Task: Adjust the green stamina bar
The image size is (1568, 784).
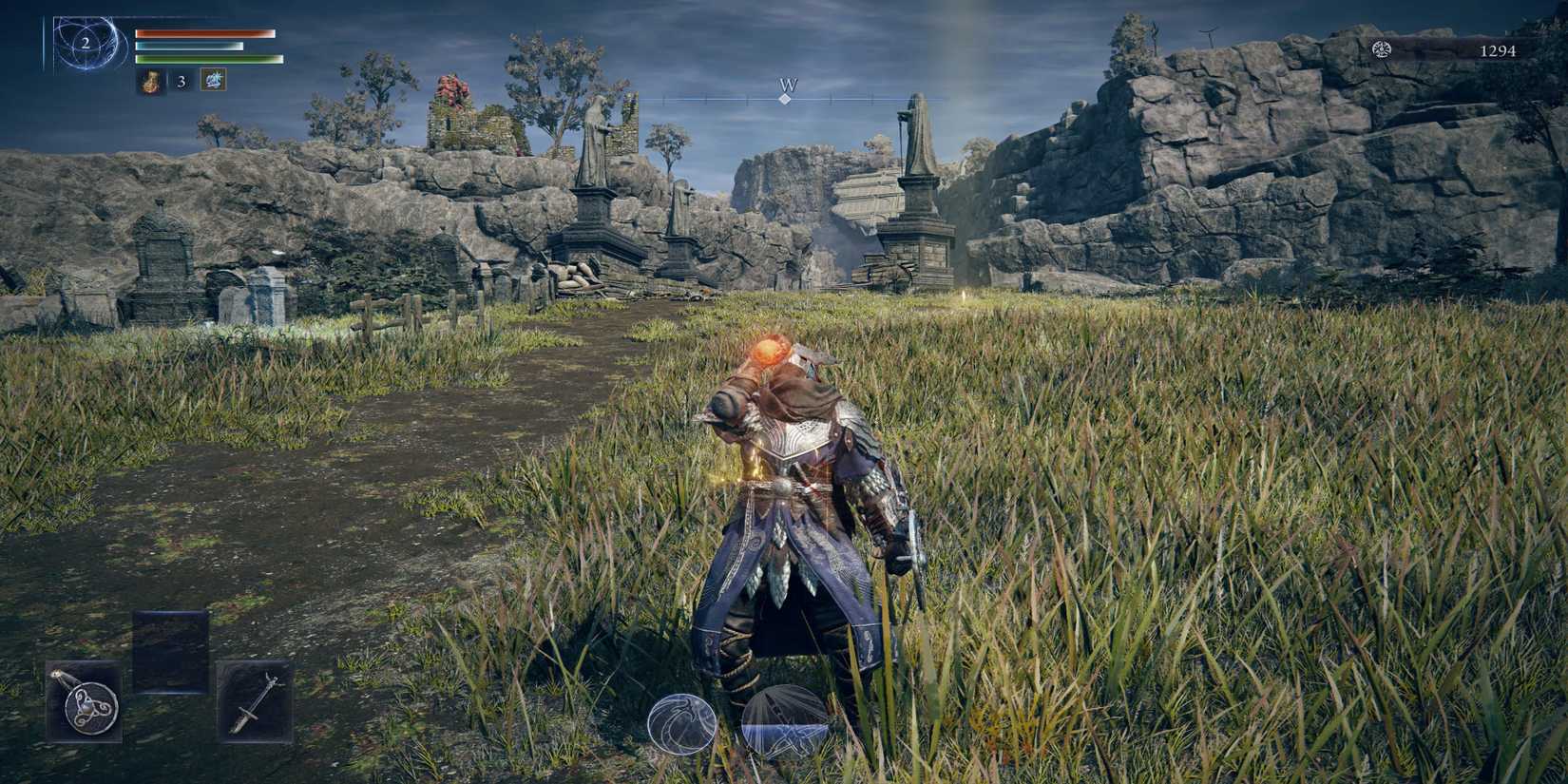Action: pyautogui.click(x=204, y=60)
